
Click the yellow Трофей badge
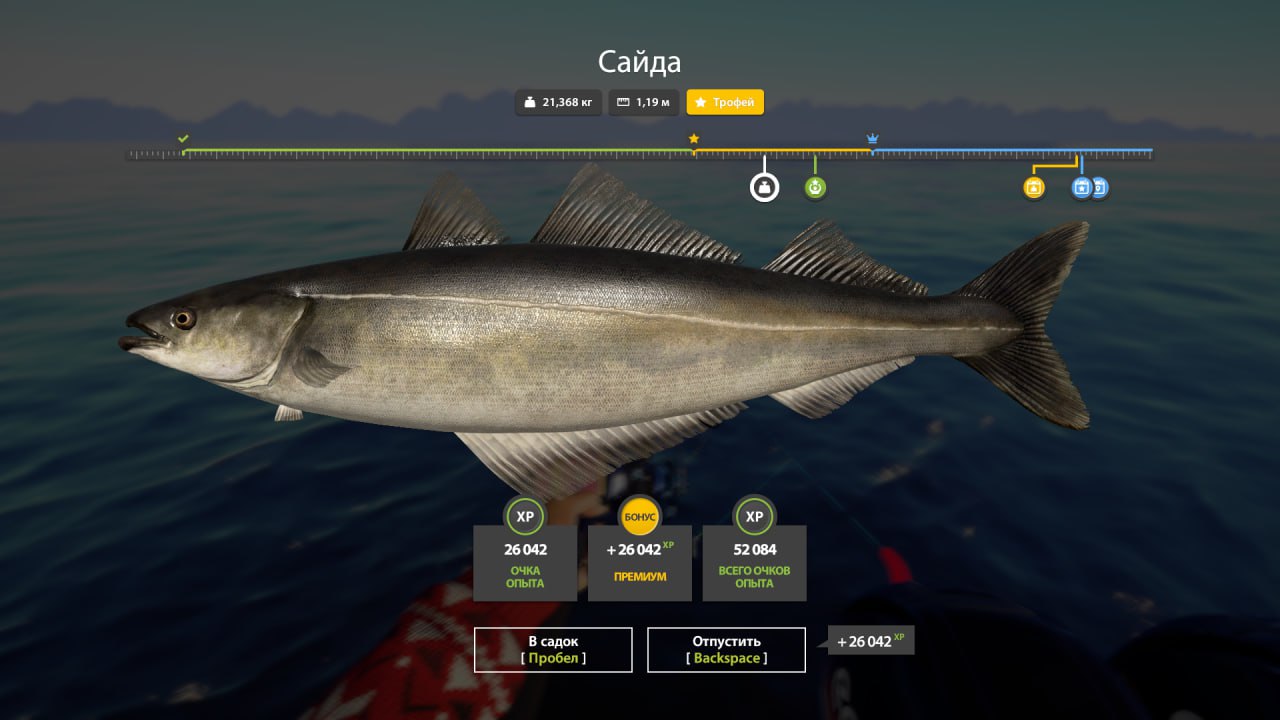point(725,102)
